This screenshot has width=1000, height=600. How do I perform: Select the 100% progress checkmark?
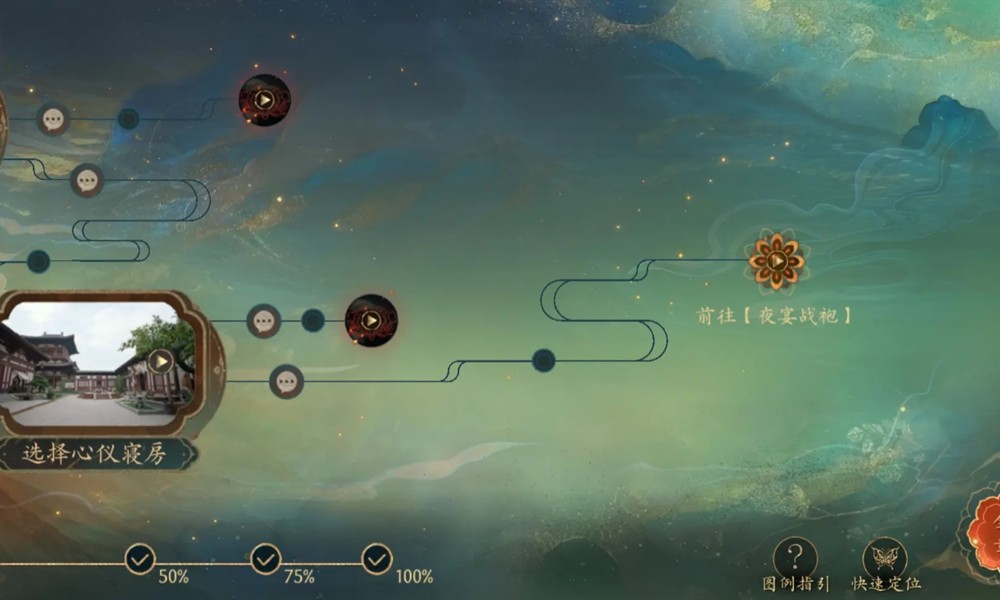(x=377, y=558)
